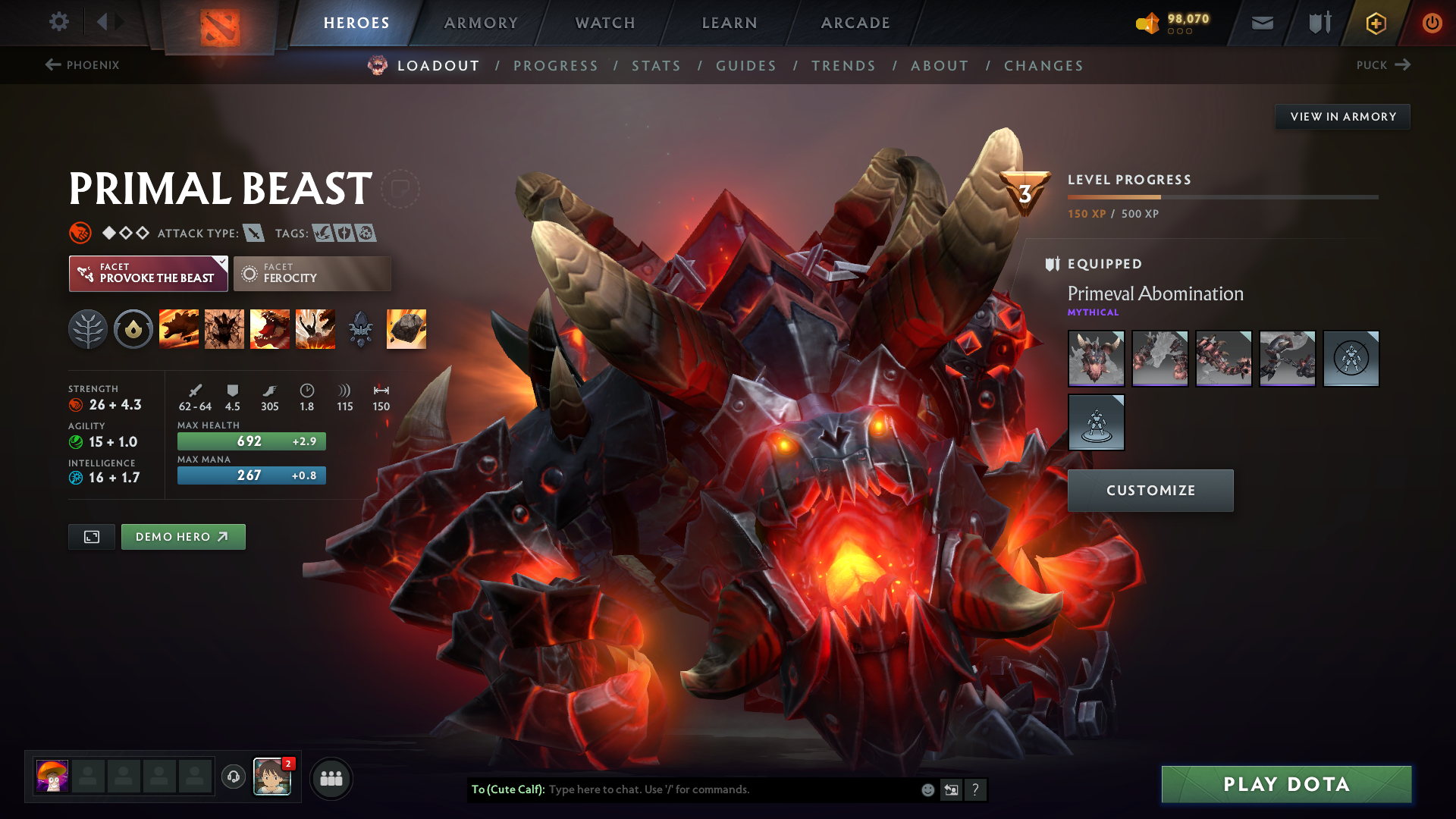
Task: Switch to the STATS tab
Action: pos(657,66)
